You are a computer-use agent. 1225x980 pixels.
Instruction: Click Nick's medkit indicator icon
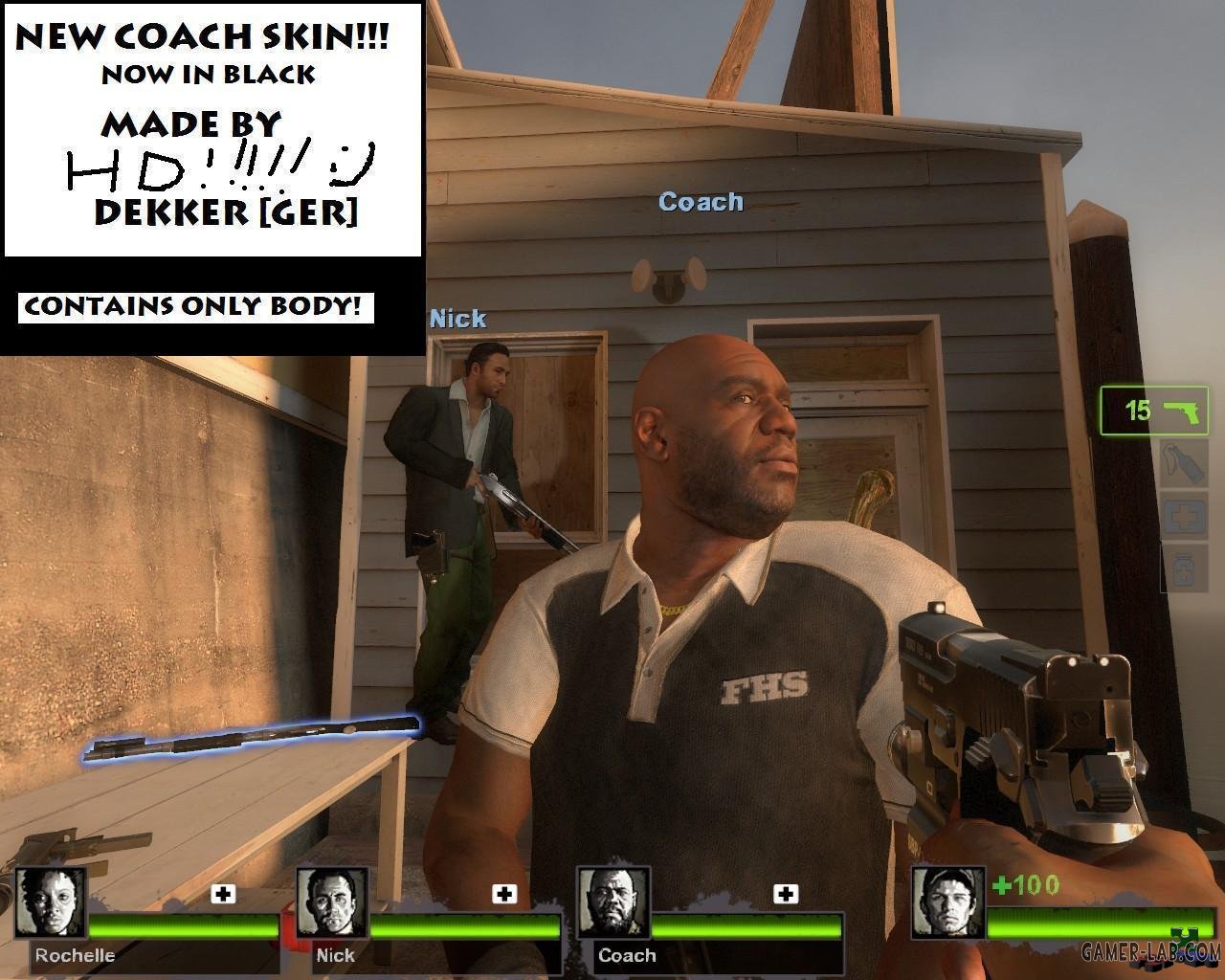point(504,894)
